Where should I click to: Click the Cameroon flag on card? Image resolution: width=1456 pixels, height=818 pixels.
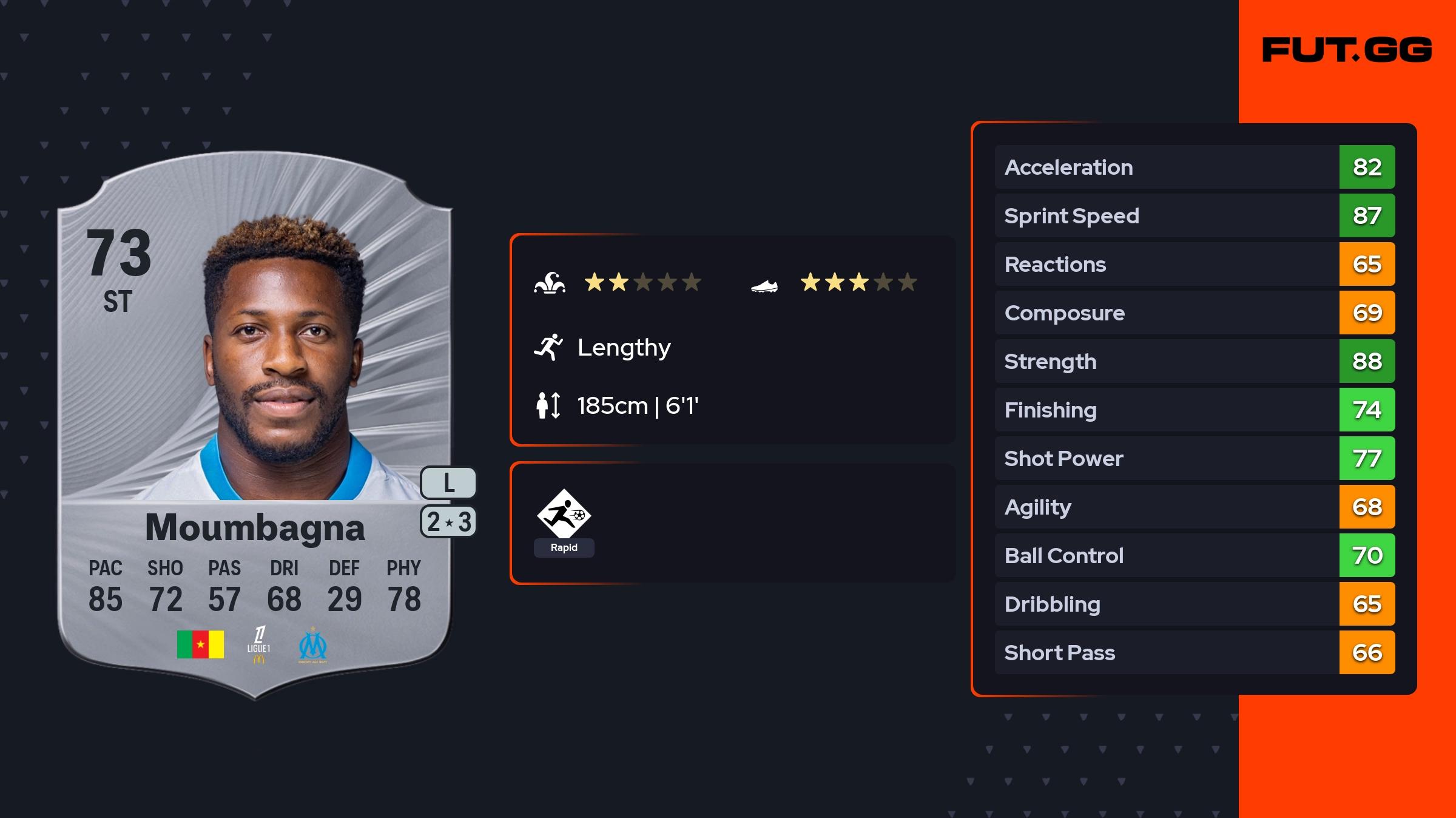pyautogui.click(x=200, y=644)
